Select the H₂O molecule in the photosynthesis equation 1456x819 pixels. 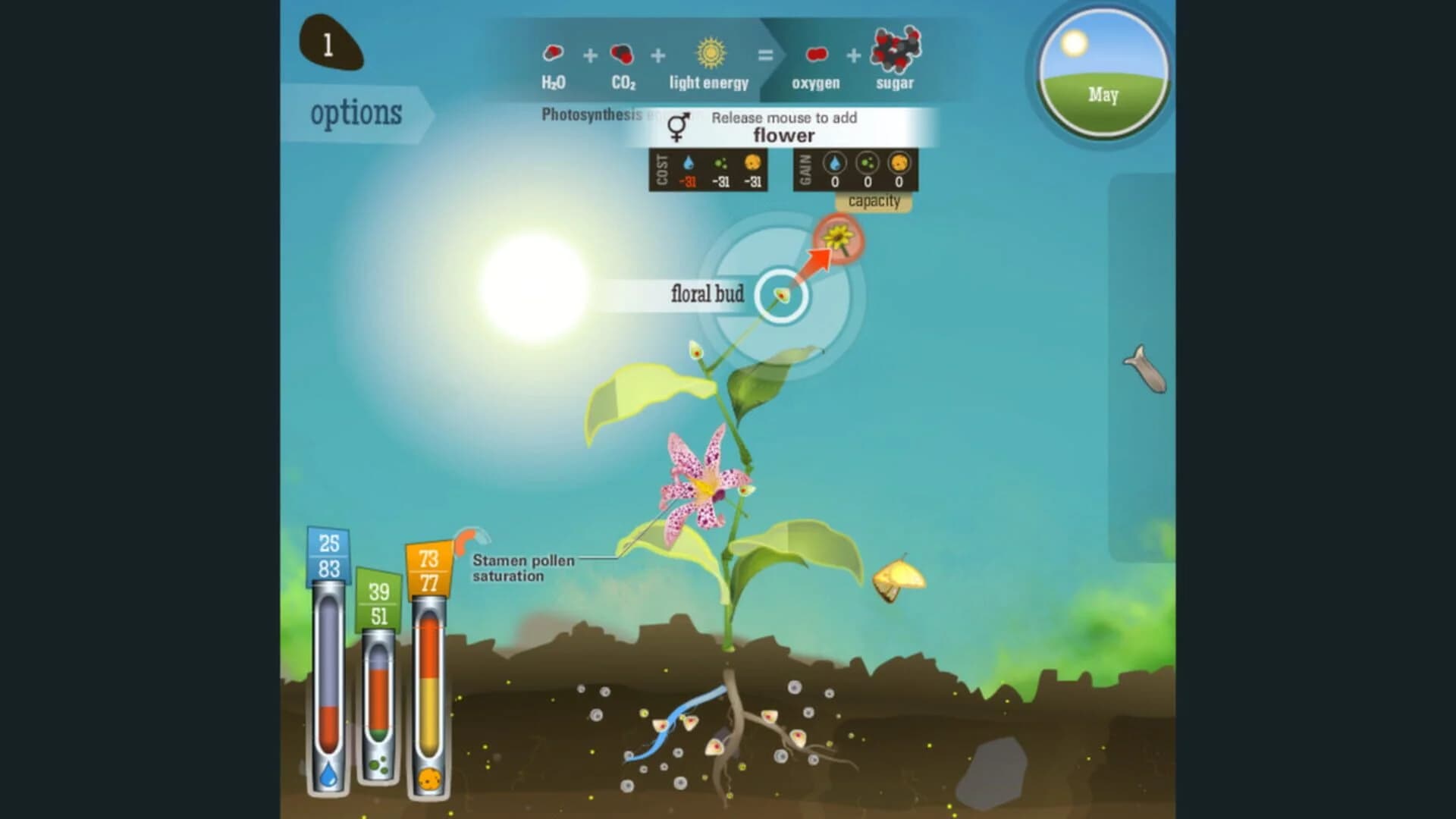pyautogui.click(x=552, y=53)
